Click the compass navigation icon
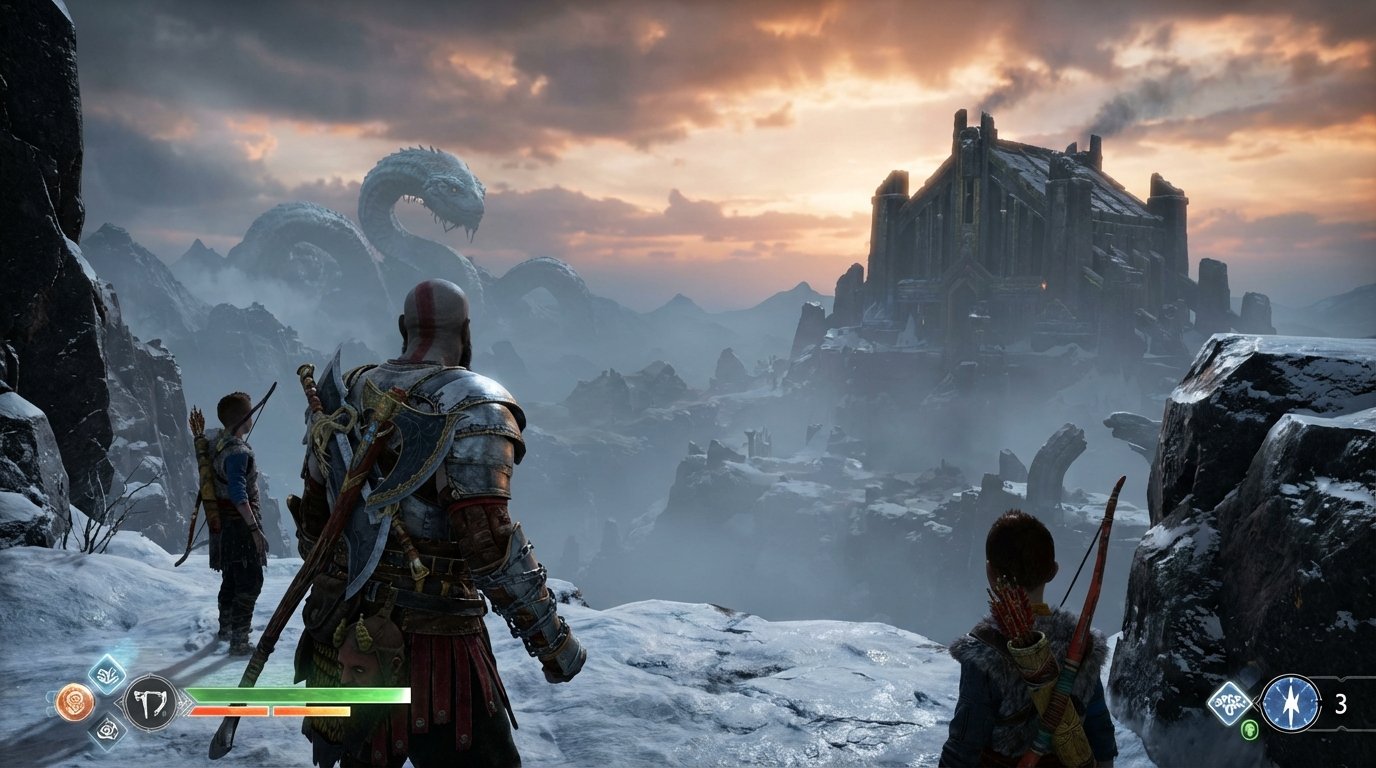 coord(1291,703)
